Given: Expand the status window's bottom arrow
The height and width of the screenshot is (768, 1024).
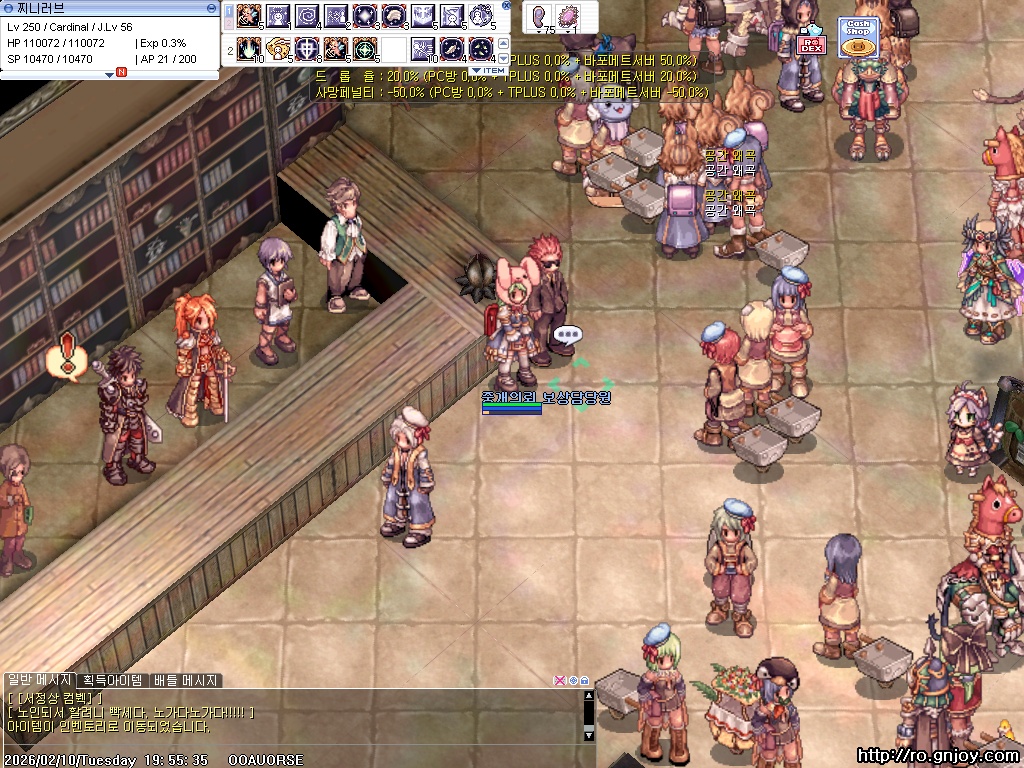Looking at the screenshot, I should [109, 74].
